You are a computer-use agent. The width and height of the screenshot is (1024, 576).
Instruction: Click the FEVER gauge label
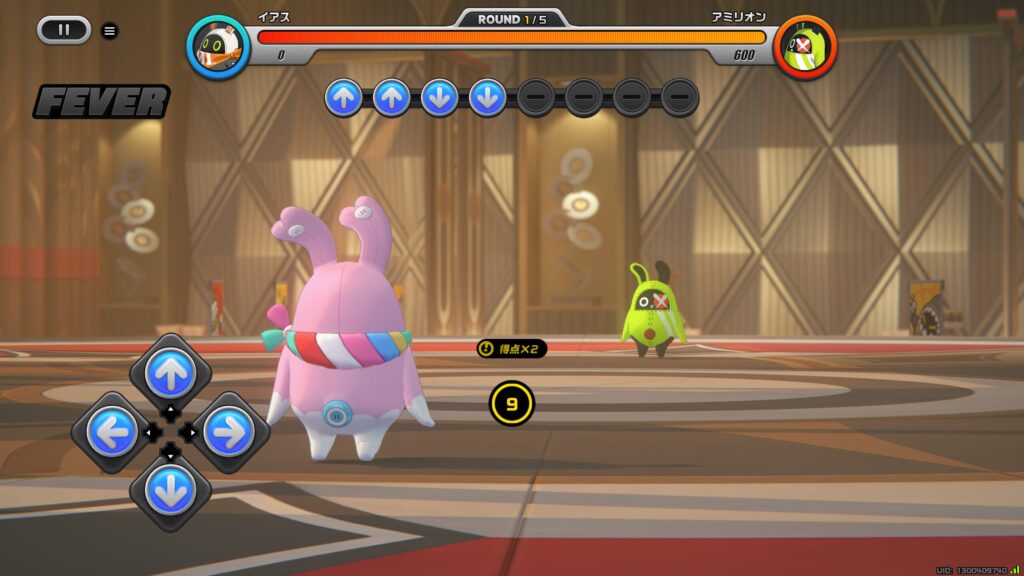click(101, 102)
